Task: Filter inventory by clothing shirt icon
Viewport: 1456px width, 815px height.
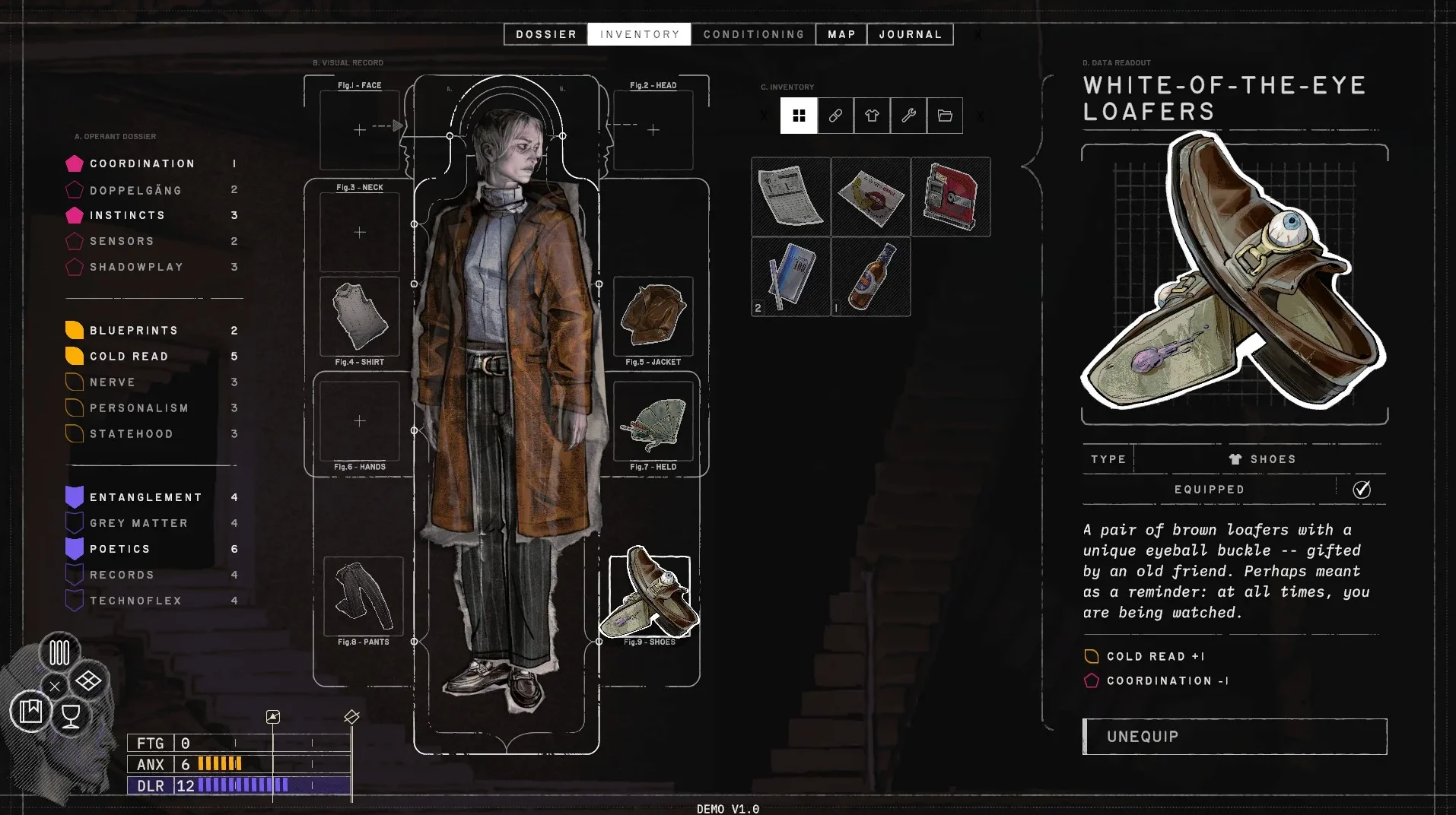Action: coord(872,116)
